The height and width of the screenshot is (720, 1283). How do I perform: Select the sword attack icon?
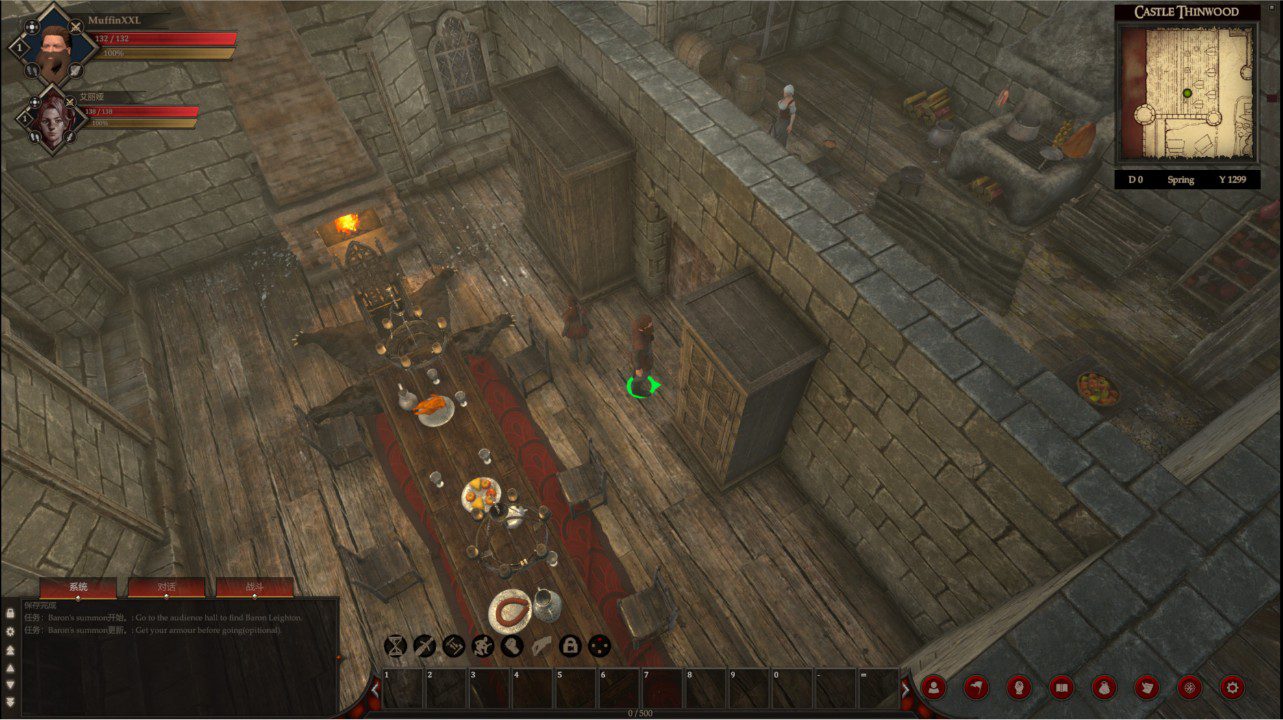coord(424,646)
